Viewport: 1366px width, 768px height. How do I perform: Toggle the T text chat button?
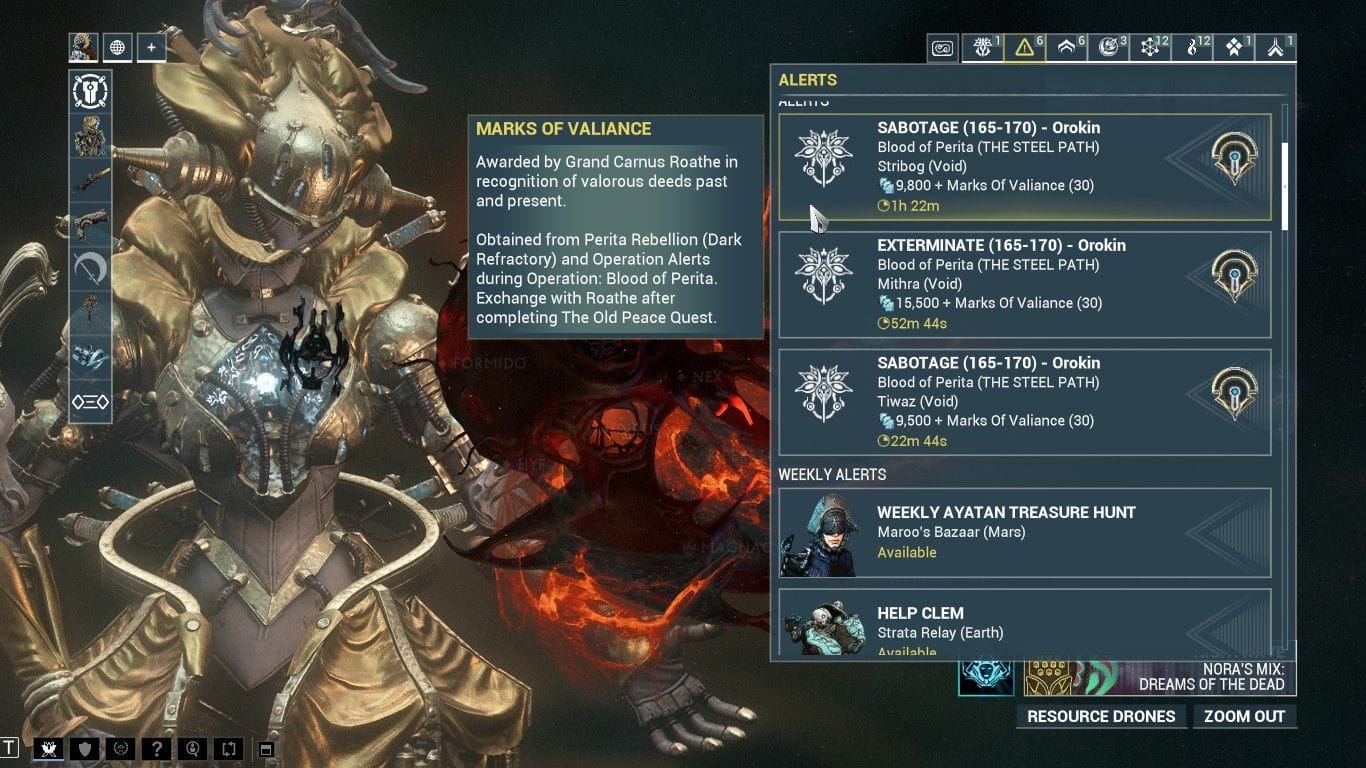pos(10,748)
